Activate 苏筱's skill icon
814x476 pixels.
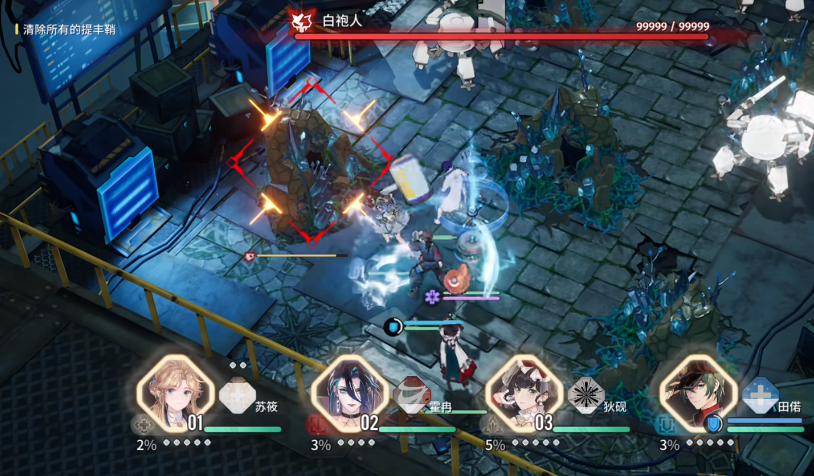[238, 395]
